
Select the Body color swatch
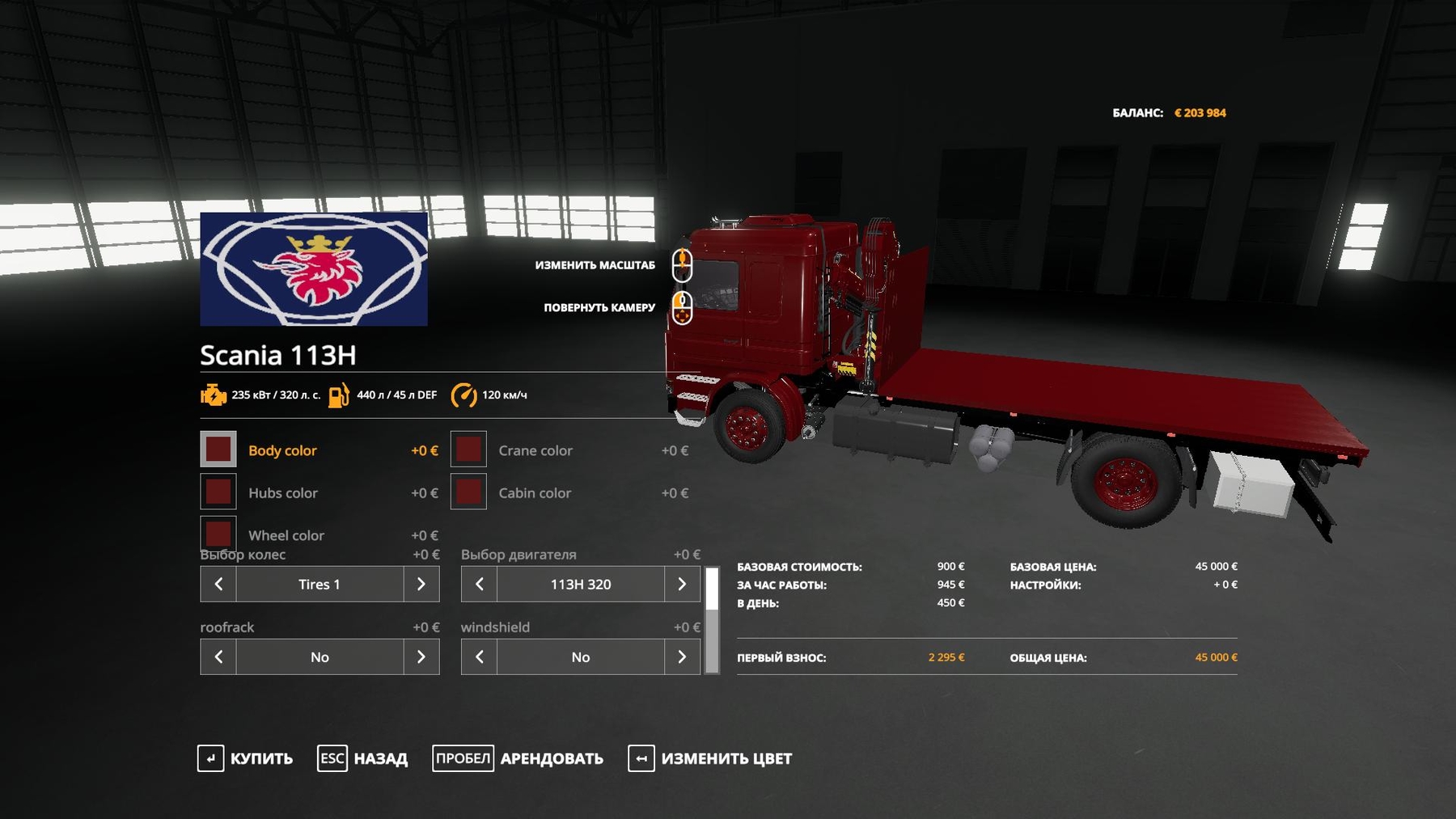pos(218,450)
